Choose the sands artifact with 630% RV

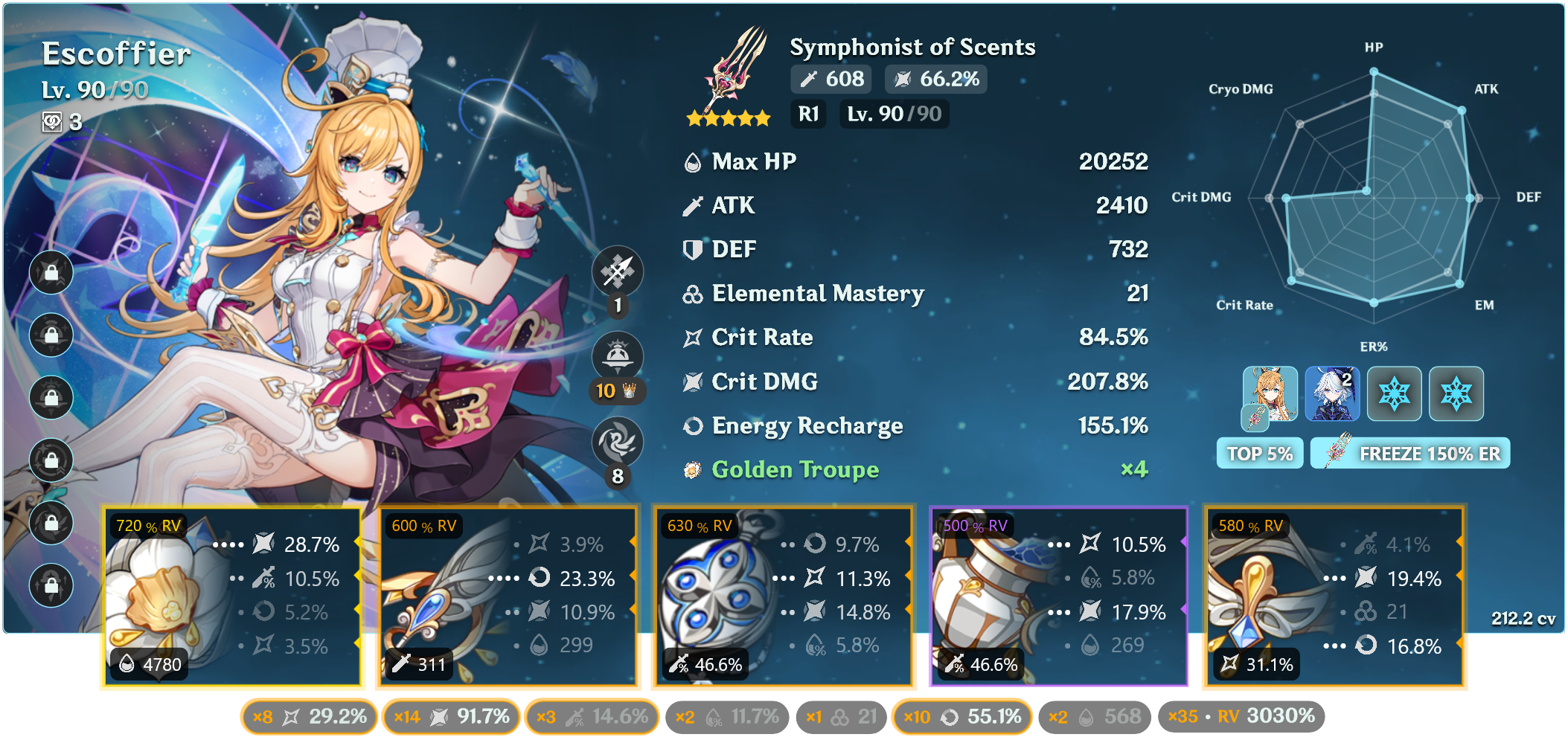pyautogui.click(x=783, y=596)
